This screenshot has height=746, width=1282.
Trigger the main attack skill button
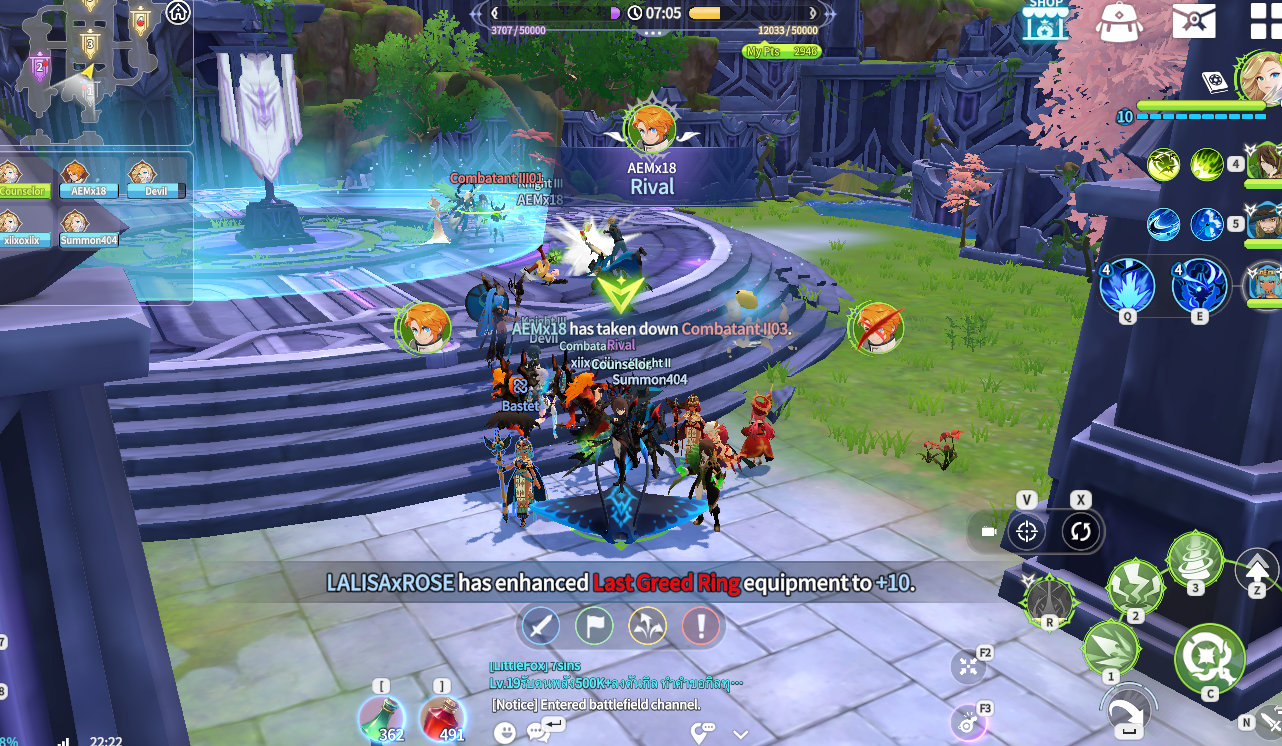[x=1209, y=658]
